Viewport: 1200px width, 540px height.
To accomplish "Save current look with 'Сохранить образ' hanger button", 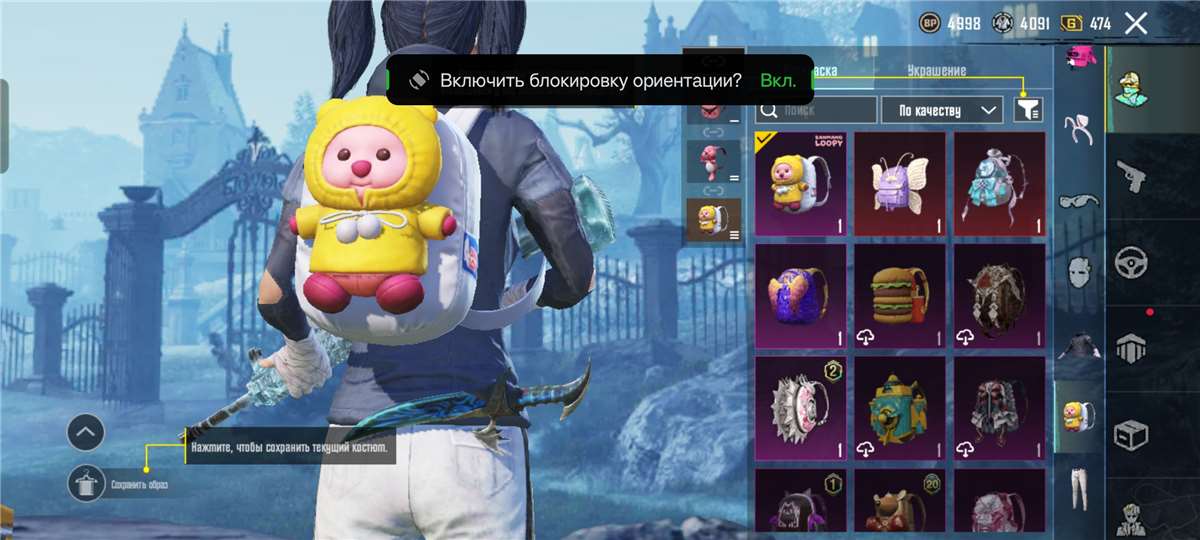I will [x=86, y=484].
